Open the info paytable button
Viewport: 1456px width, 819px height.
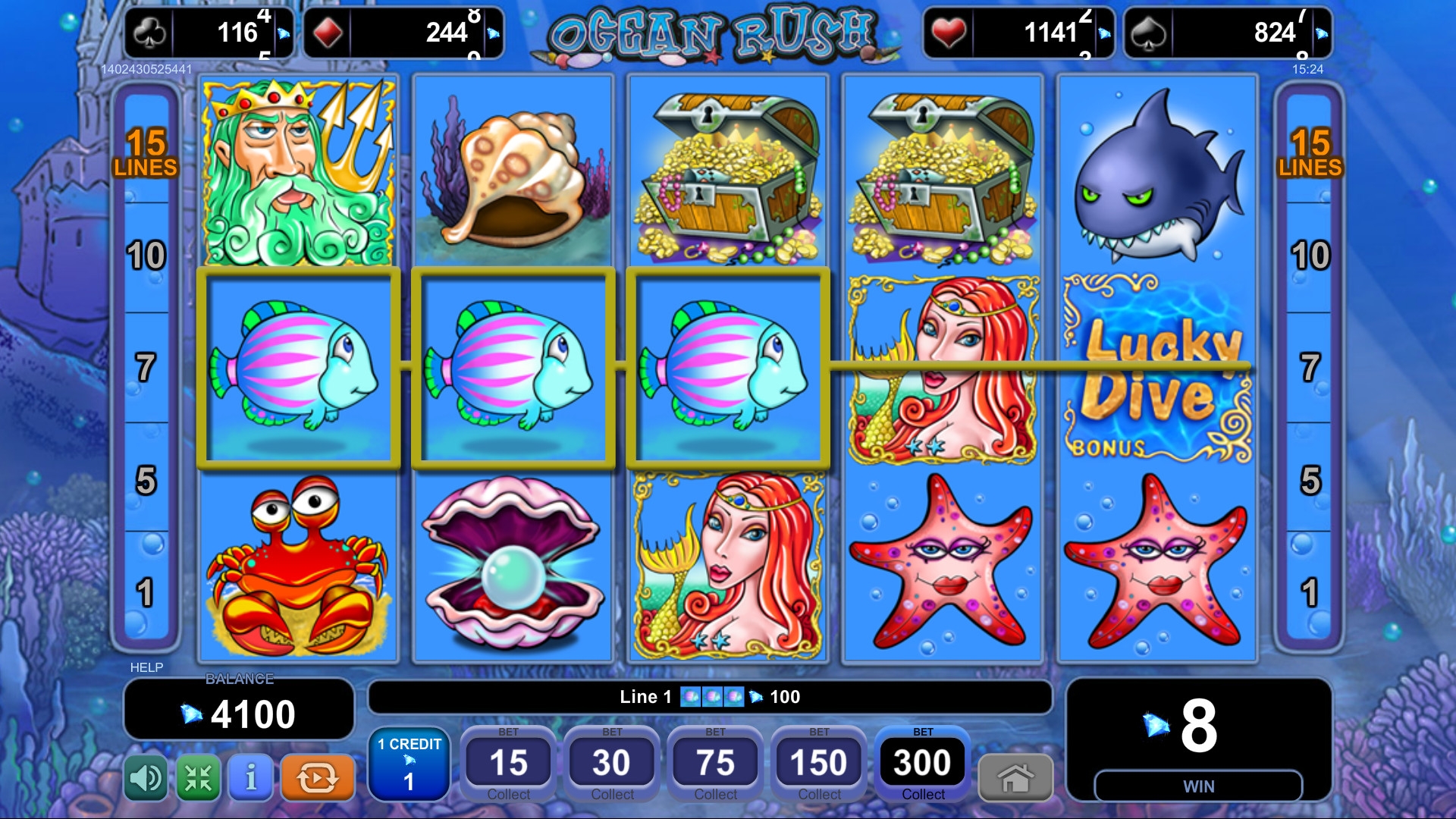click(251, 777)
